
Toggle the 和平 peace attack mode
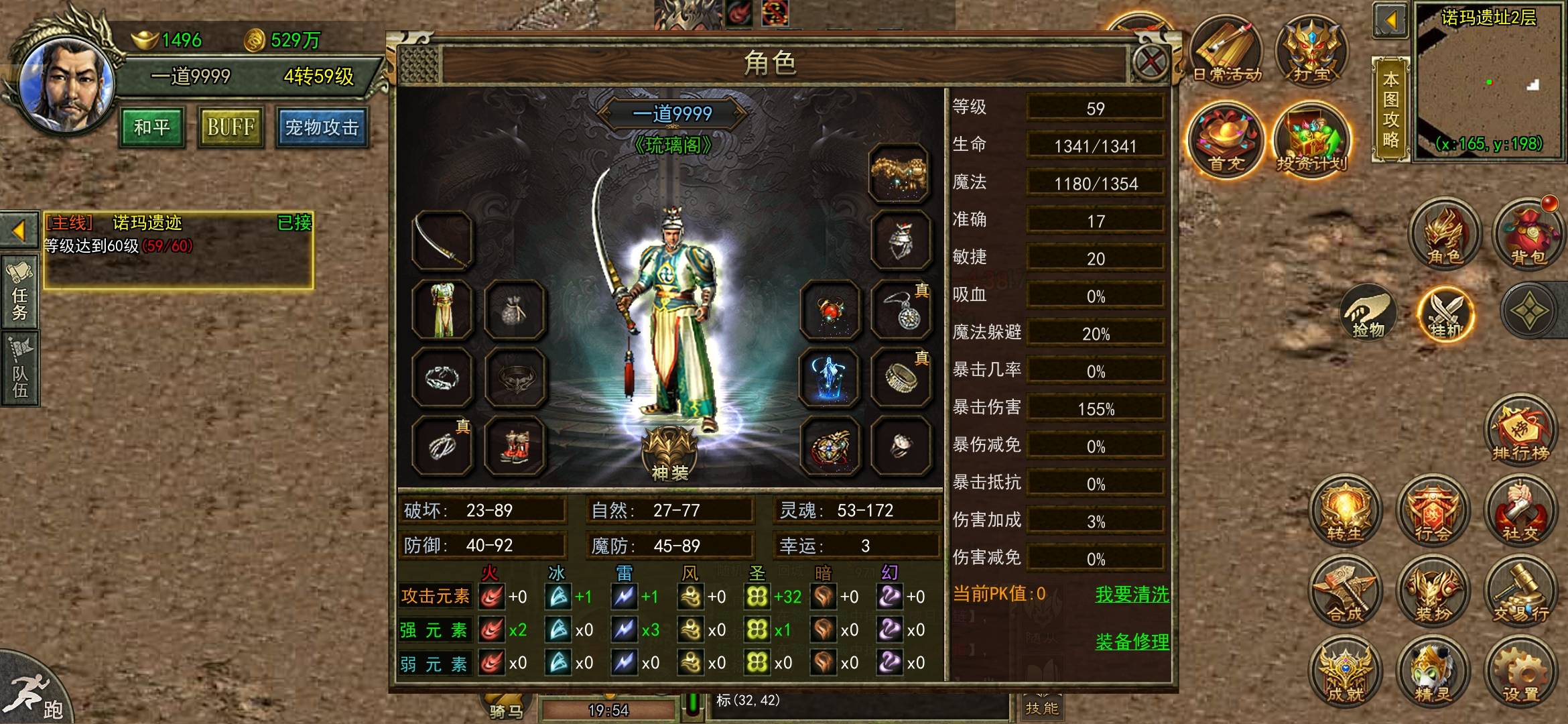point(152,127)
